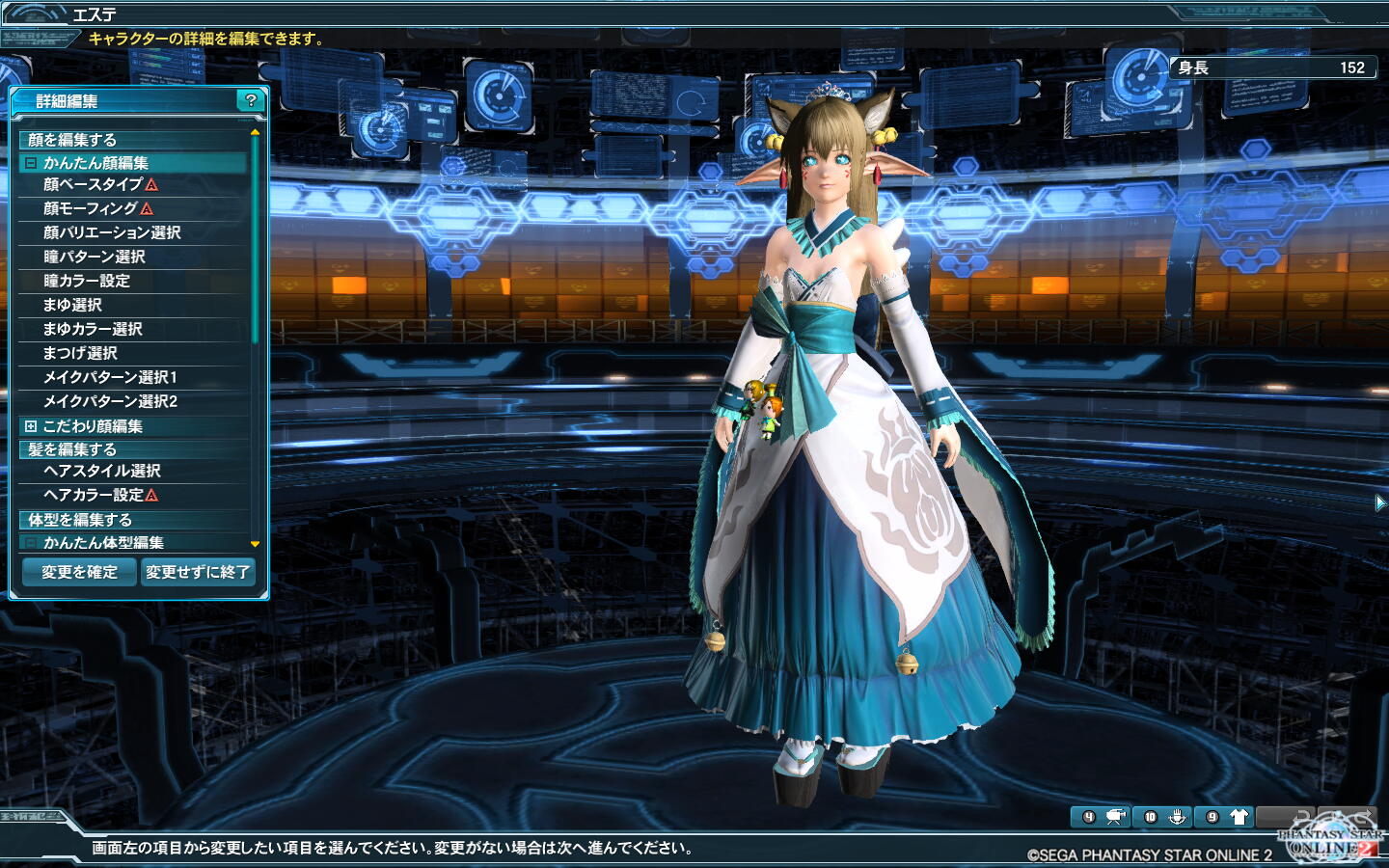Open 瞳パターン選択 eye pattern selection
1389x868 pixels.
pos(95,257)
